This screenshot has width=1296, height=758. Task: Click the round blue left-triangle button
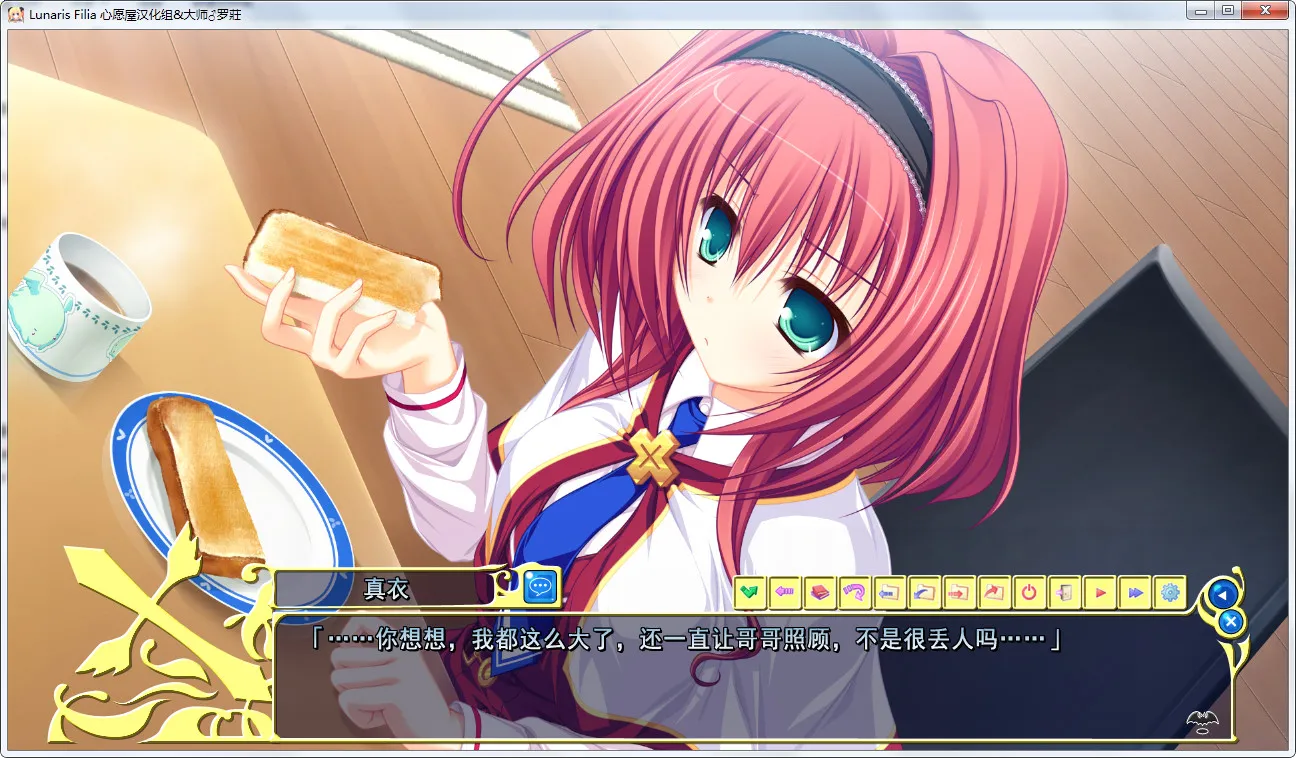(x=1220, y=594)
